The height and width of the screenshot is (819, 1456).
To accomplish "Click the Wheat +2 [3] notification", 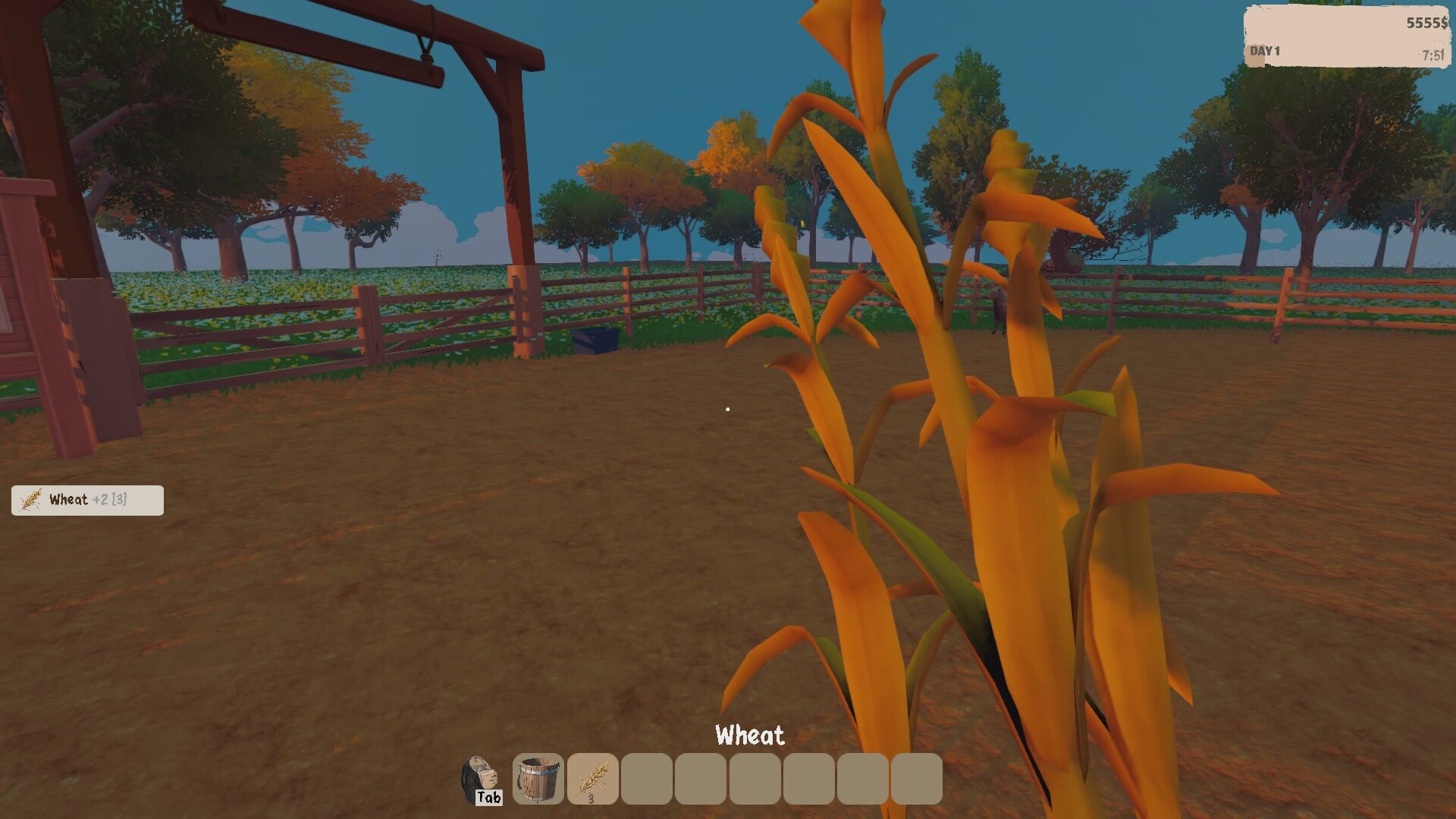I will pyautogui.click(x=86, y=500).
